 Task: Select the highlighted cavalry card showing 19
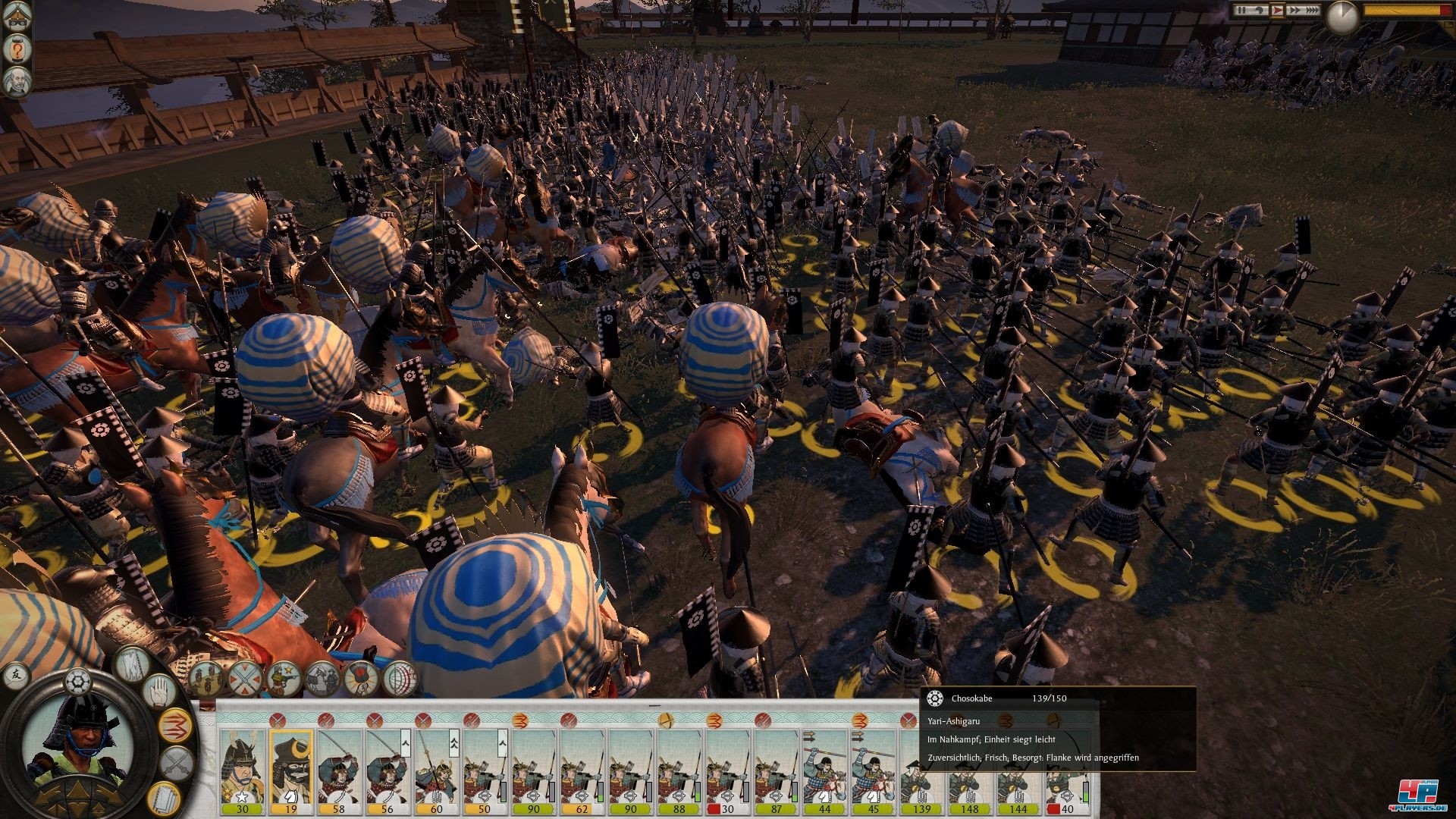[291, 767]
